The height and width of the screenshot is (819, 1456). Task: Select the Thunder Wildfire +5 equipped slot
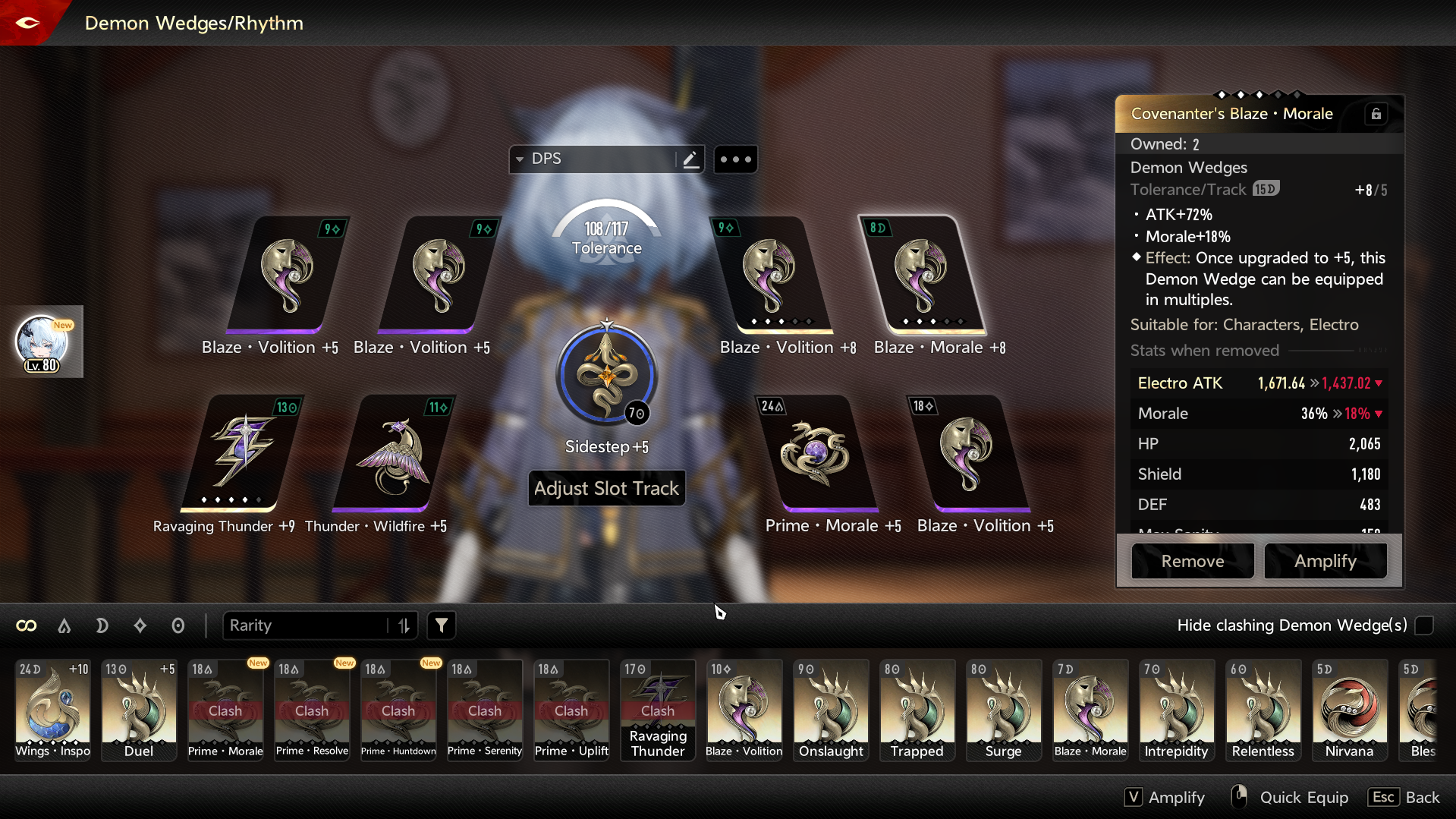[393, 453]
